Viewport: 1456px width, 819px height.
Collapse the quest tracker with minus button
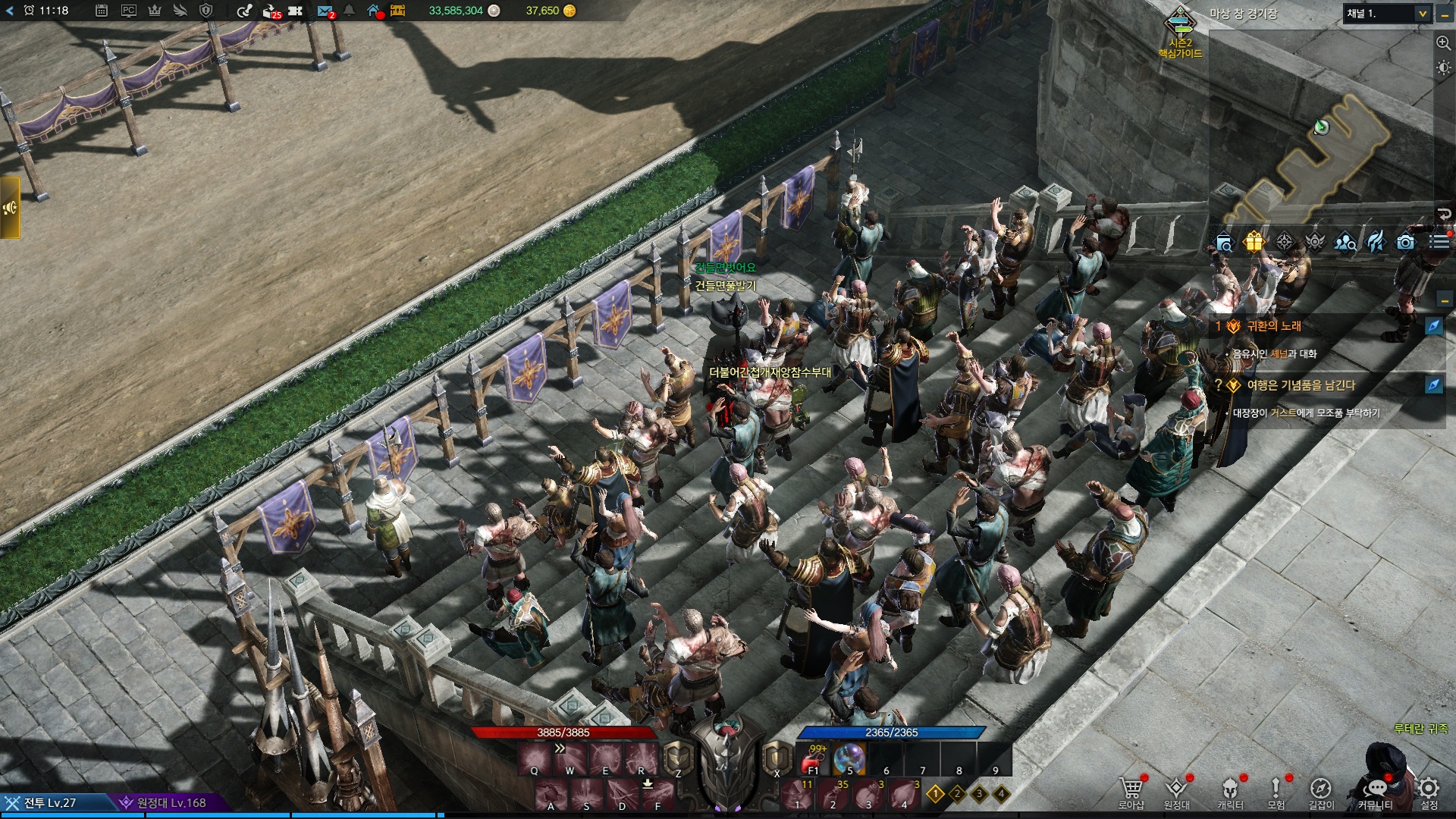[1444, 300]
